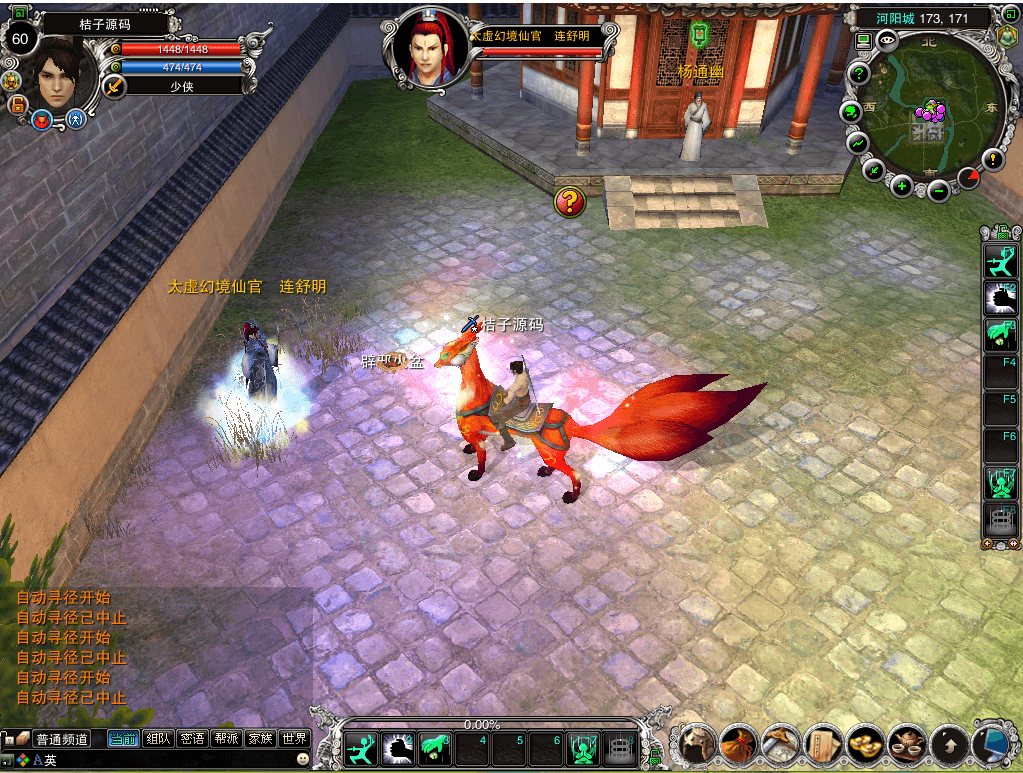Open the 家族 family chat tab
Viewport: 1023px width, 773px height.
[260, 739]
